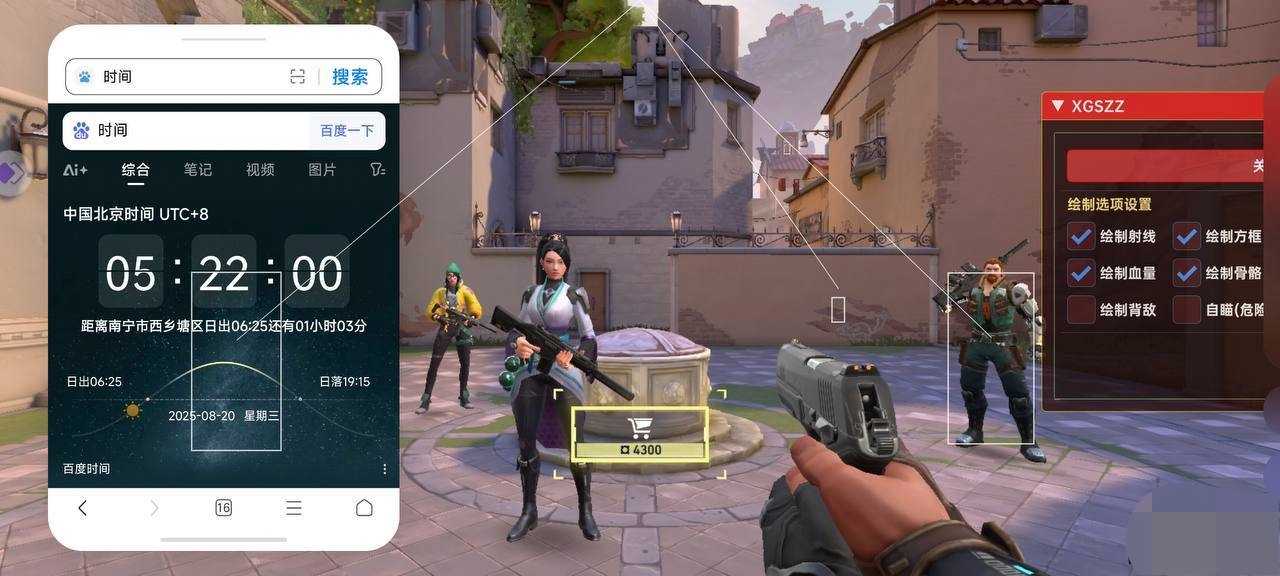Click the red button in XGSZZ panel
Image resolution: width=1280 pixels, height=576 pixels.
click(1172, 166)
